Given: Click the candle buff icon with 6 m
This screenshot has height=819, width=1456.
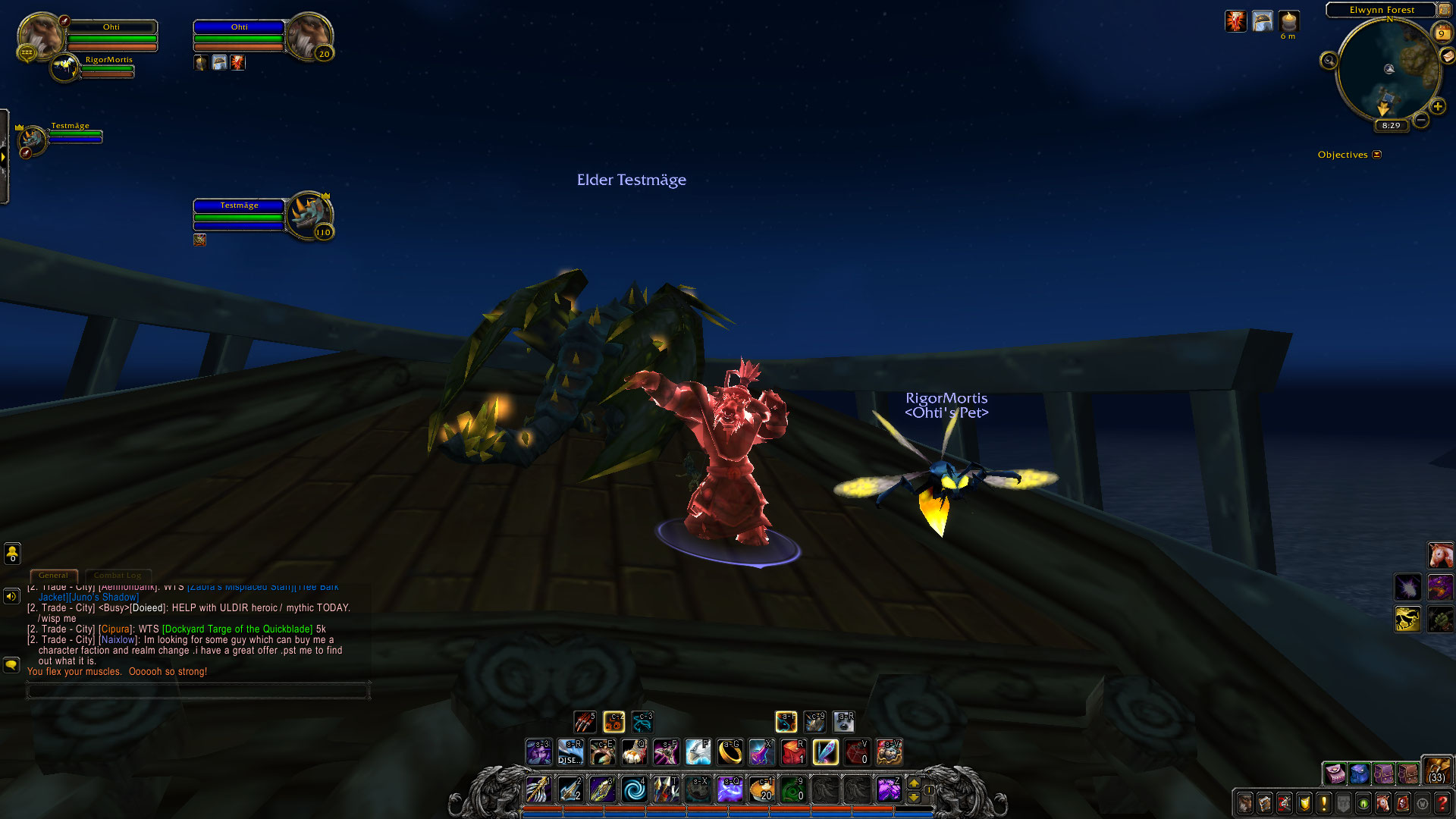Looking at the screenshot, I should click(x=1288, y=21).
